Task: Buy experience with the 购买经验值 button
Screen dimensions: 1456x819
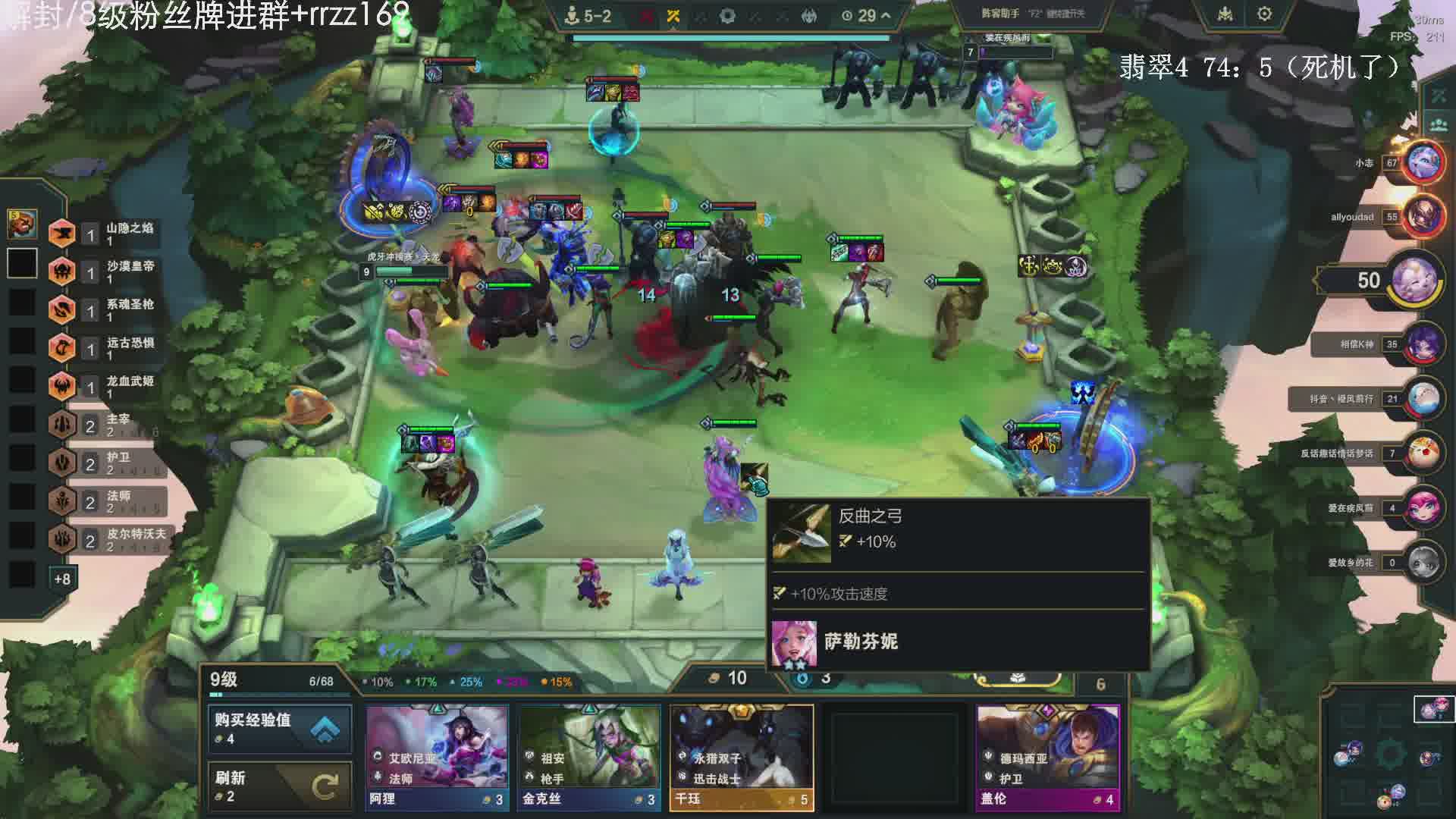Action: click(279, 728)
